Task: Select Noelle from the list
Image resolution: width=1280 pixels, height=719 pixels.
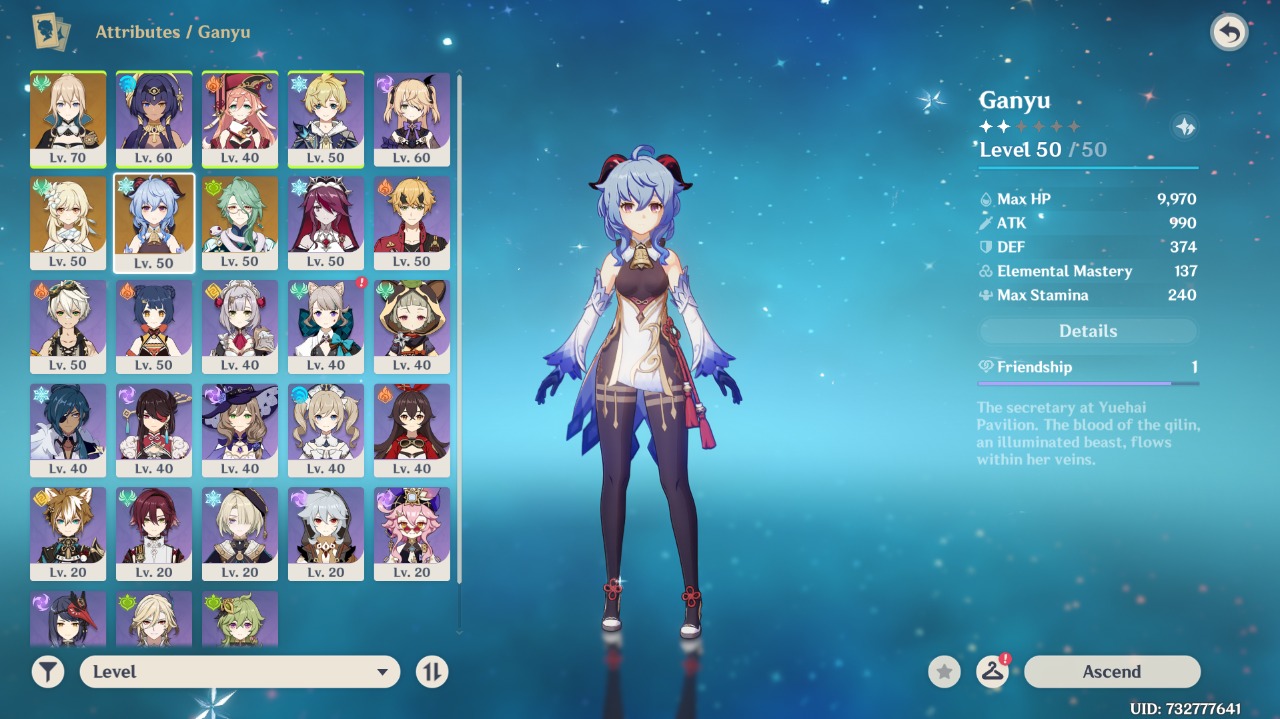Action: (x=240, y=326)
